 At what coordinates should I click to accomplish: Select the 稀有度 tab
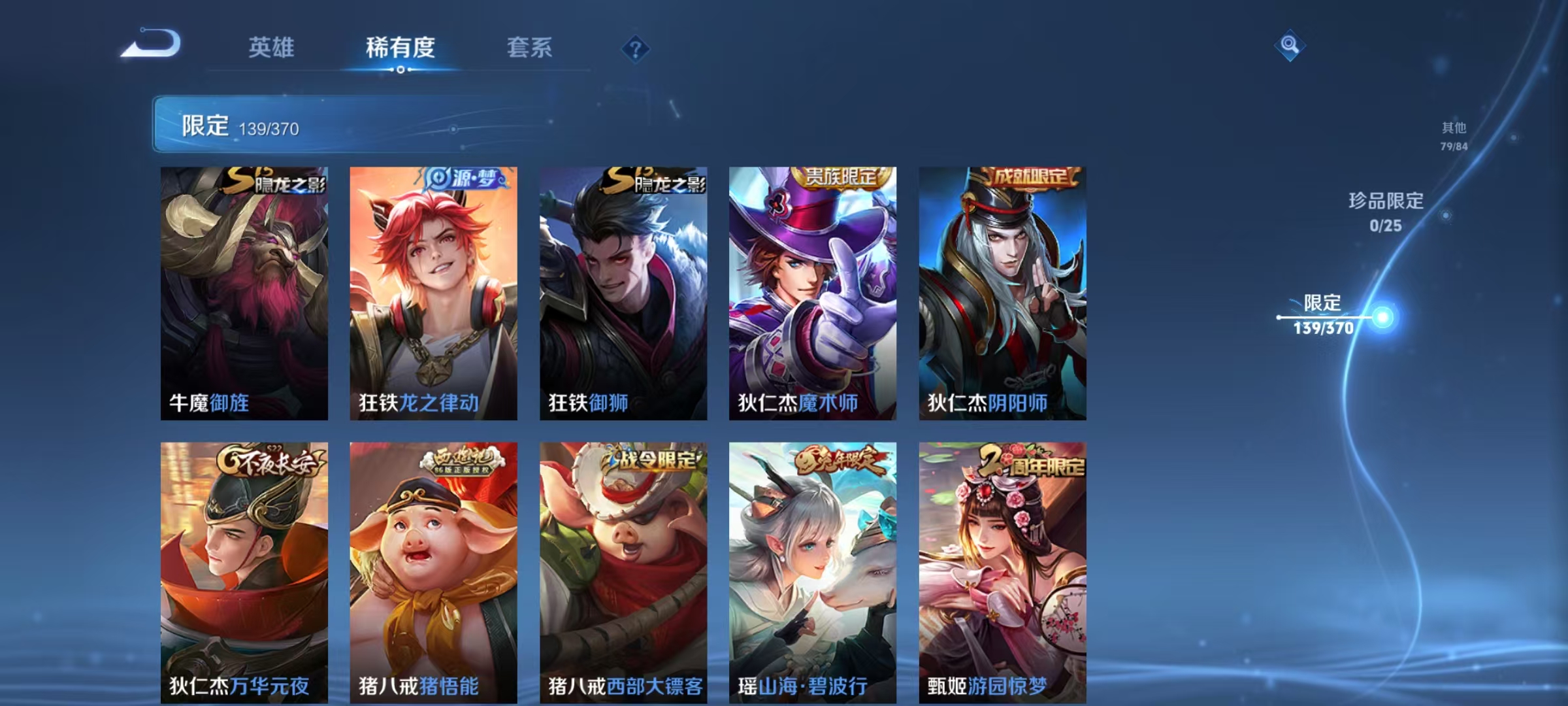[x=400, y=47]
